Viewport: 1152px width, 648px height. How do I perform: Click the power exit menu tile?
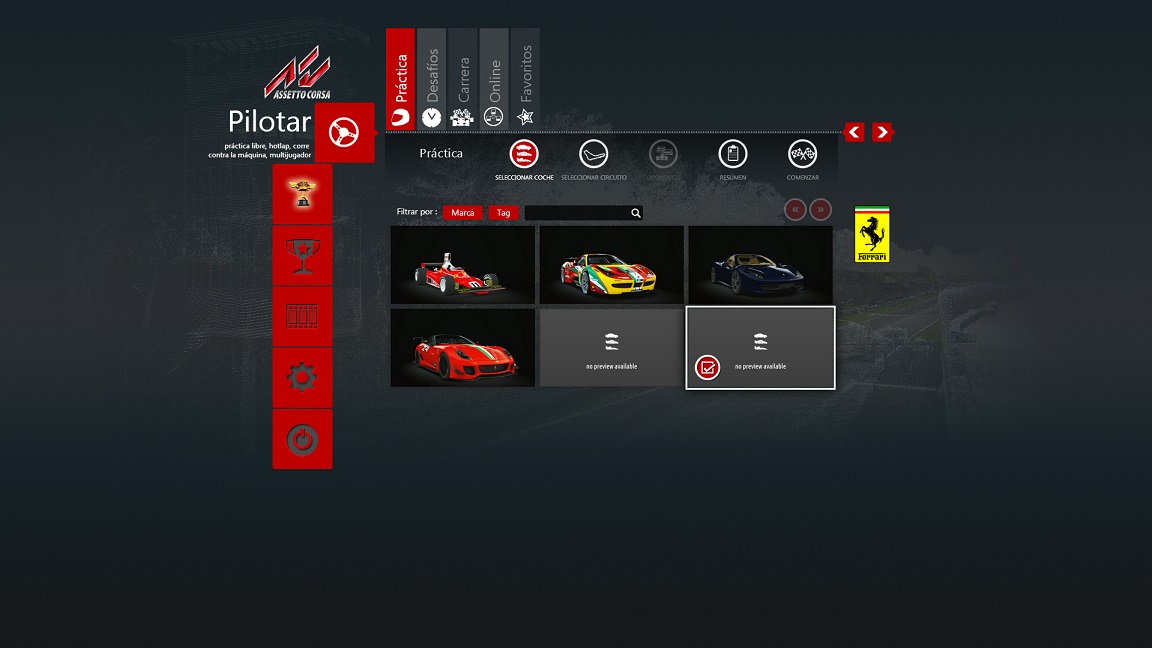[x=302, y=439]
